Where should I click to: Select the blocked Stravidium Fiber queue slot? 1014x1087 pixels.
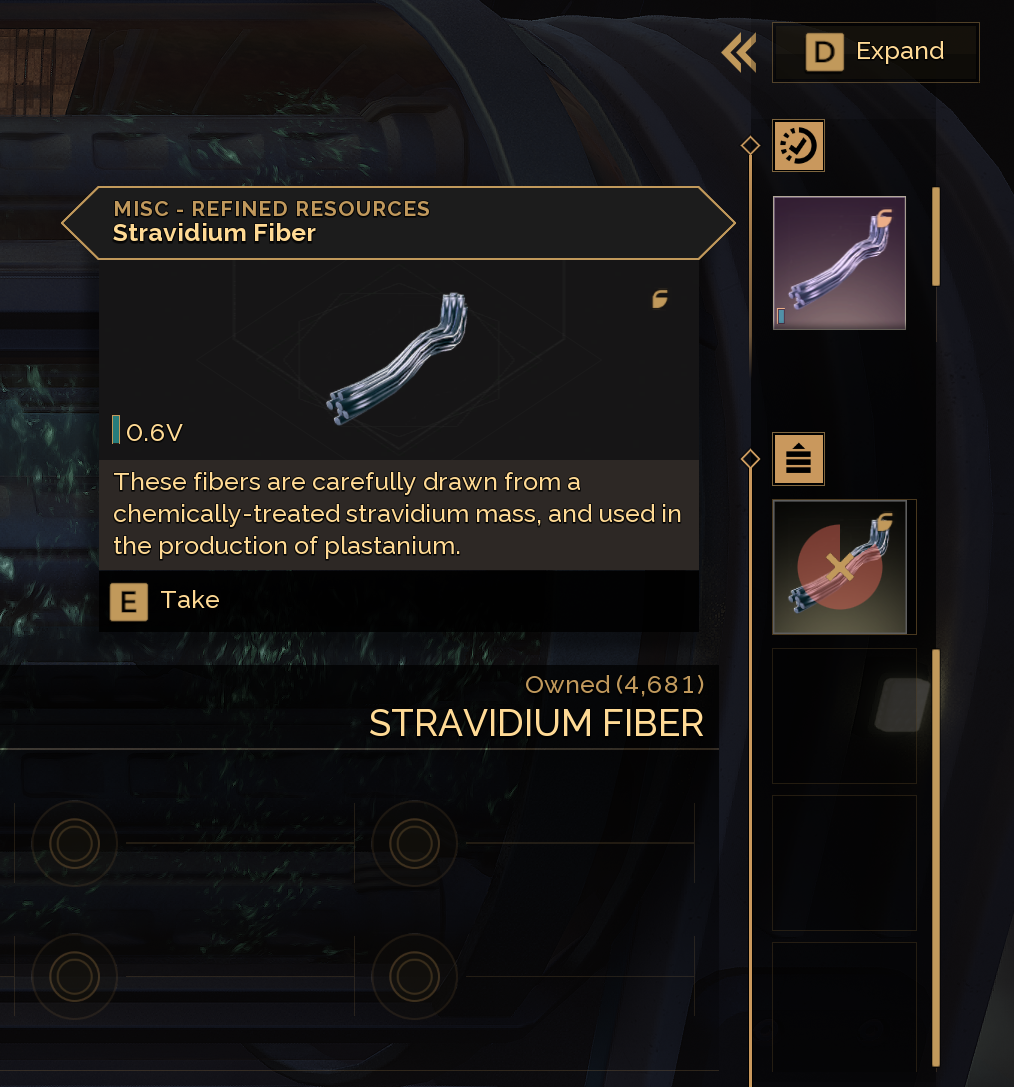click(840, 567)
